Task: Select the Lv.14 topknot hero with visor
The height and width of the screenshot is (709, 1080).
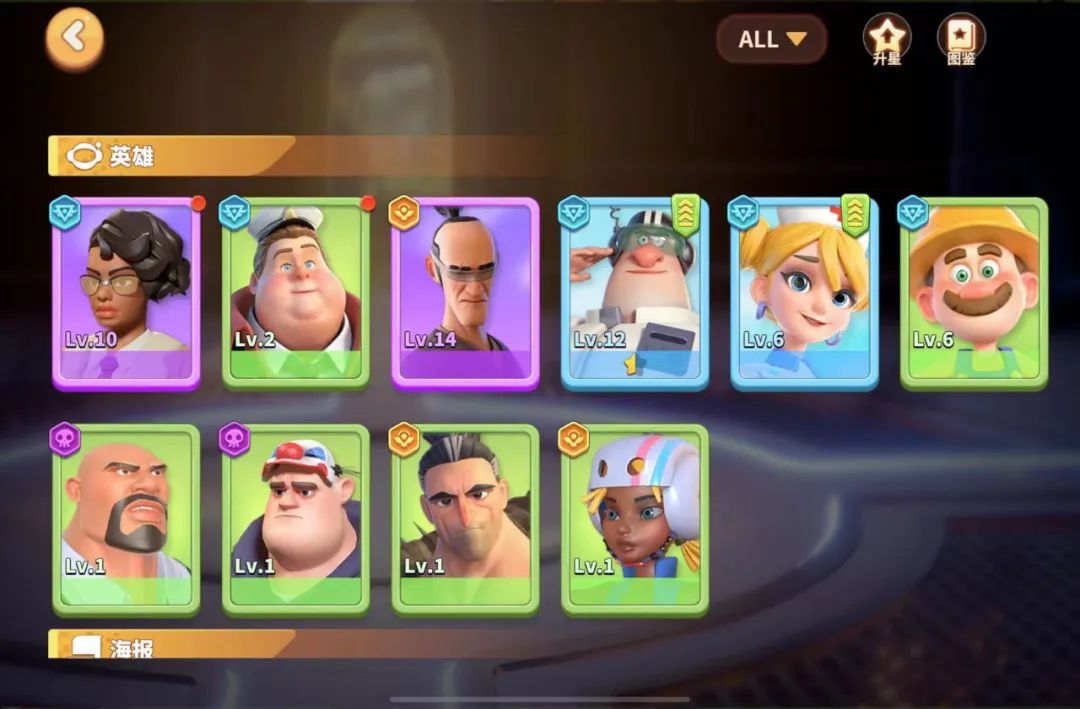Action: click(465, 292)
